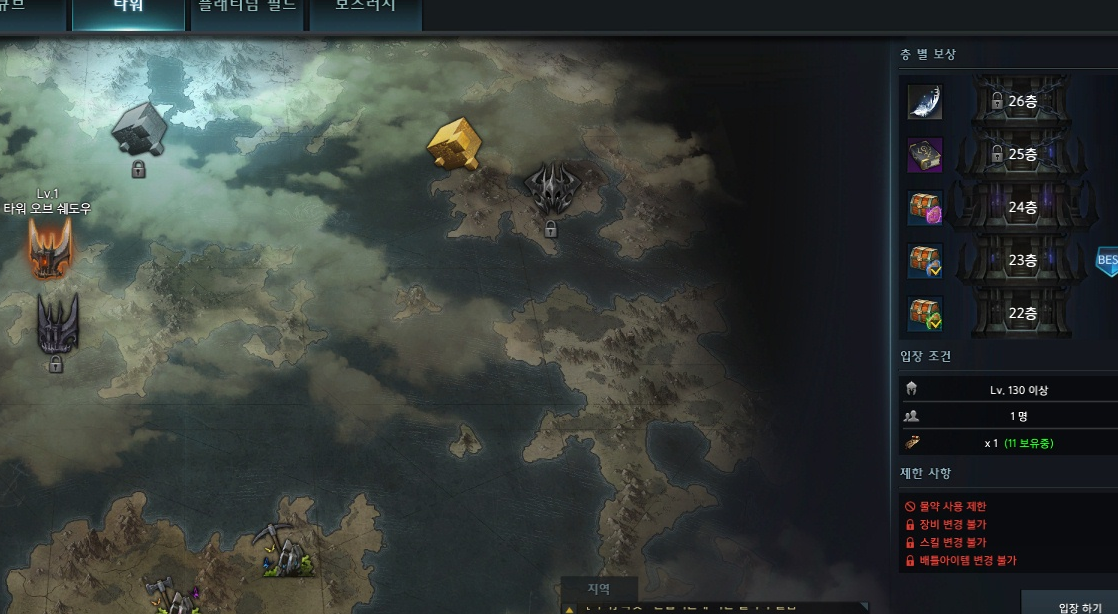Screen dimensions: 1118x614
Task: Choose the 25층 locked floor
Action: (x=1021, y=155)
